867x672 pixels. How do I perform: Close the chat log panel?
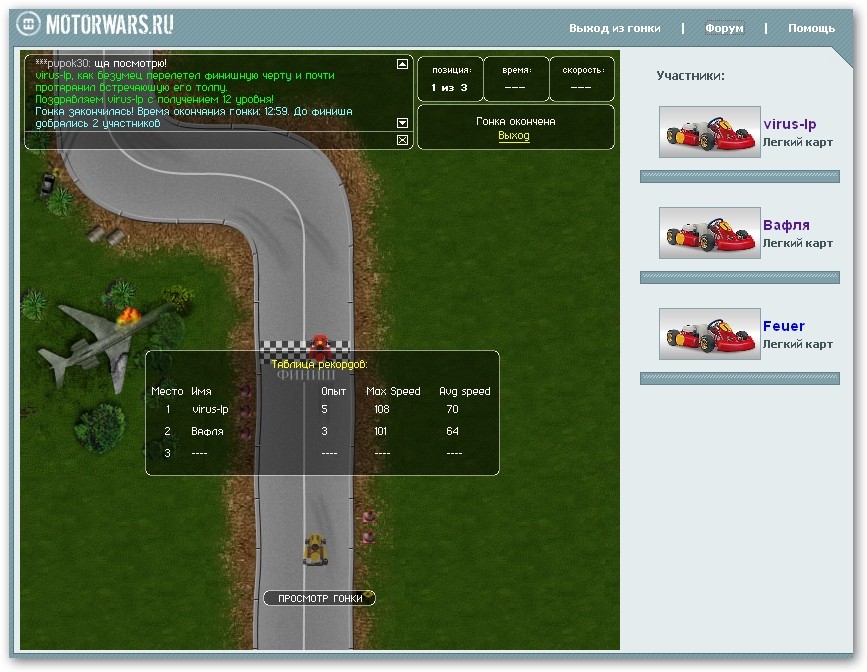(x=402, y=140)
